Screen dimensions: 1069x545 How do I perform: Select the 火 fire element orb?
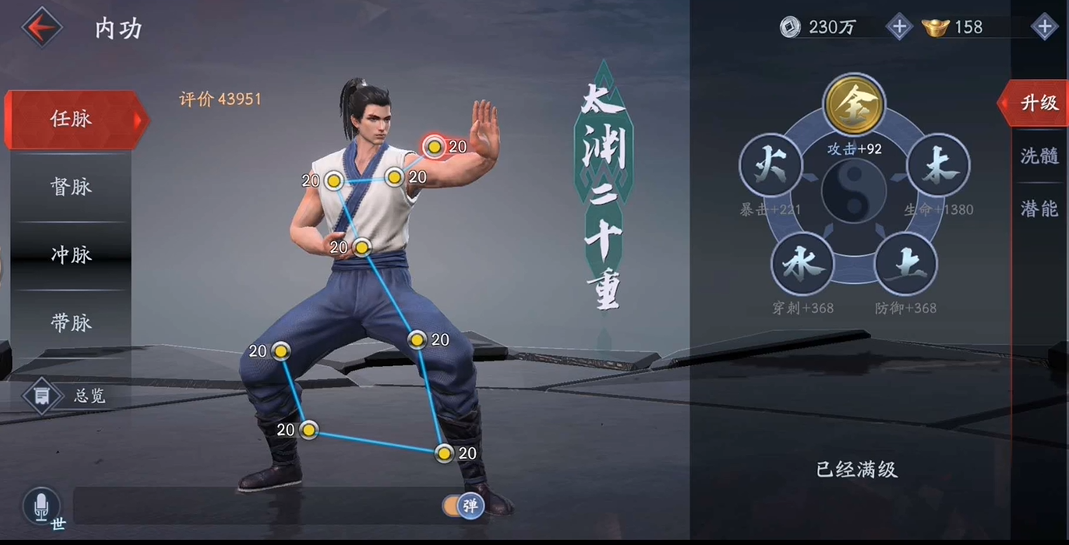point(770,166)
